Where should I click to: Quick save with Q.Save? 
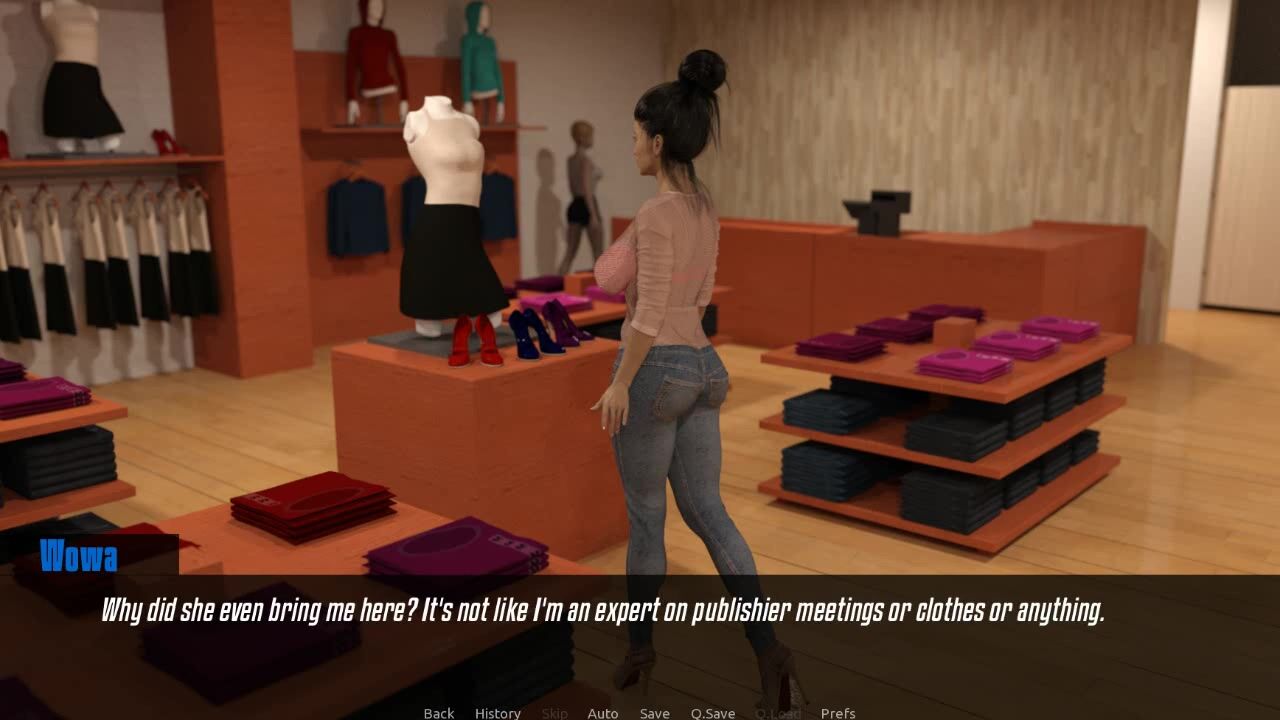coord(712,713)
